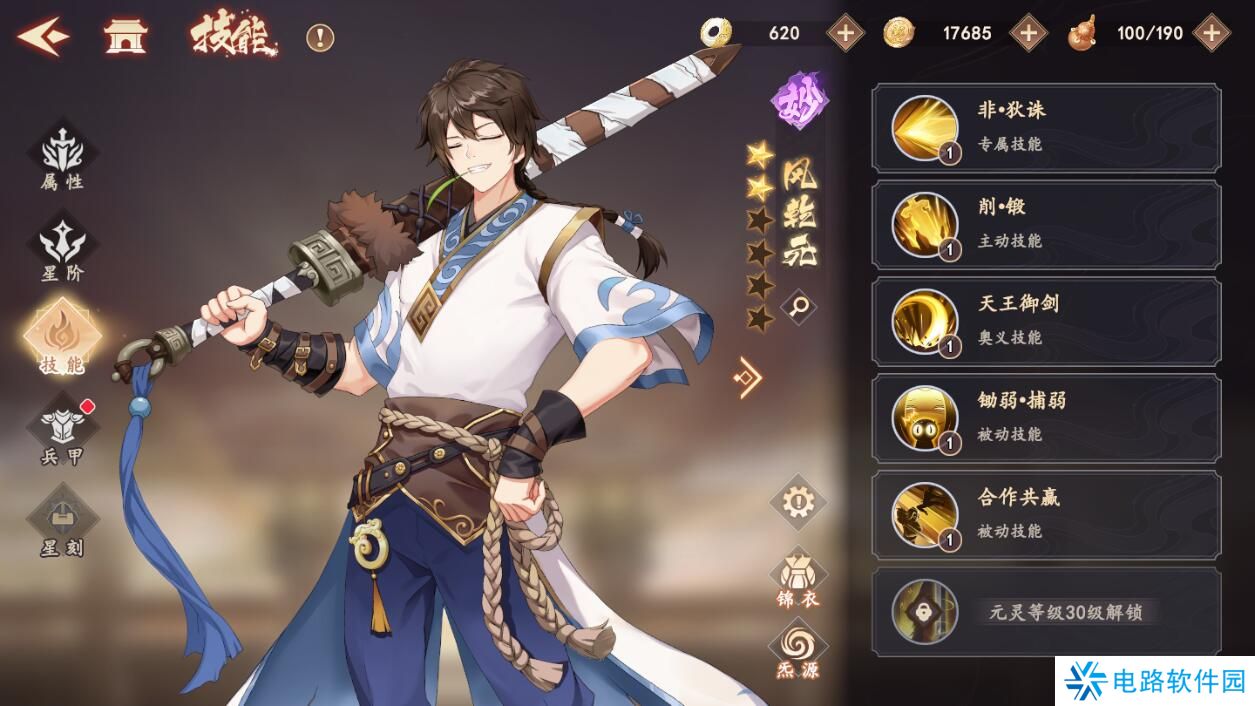
Task: Add more jade ring currency
Action: pyautogui.click(x=845, y=33)
